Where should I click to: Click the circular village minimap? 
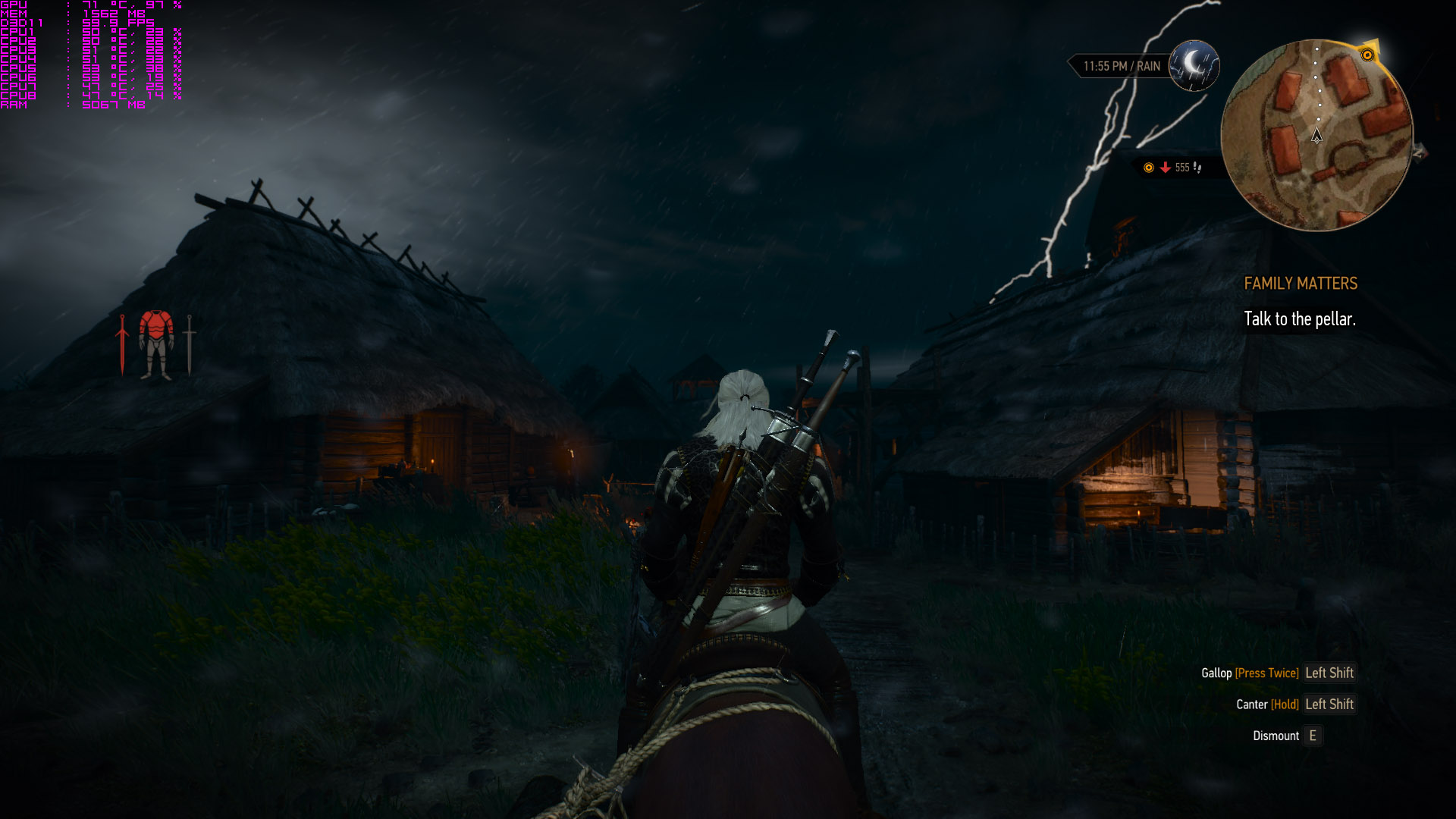pyautogui.click(x=1317, y=135)
